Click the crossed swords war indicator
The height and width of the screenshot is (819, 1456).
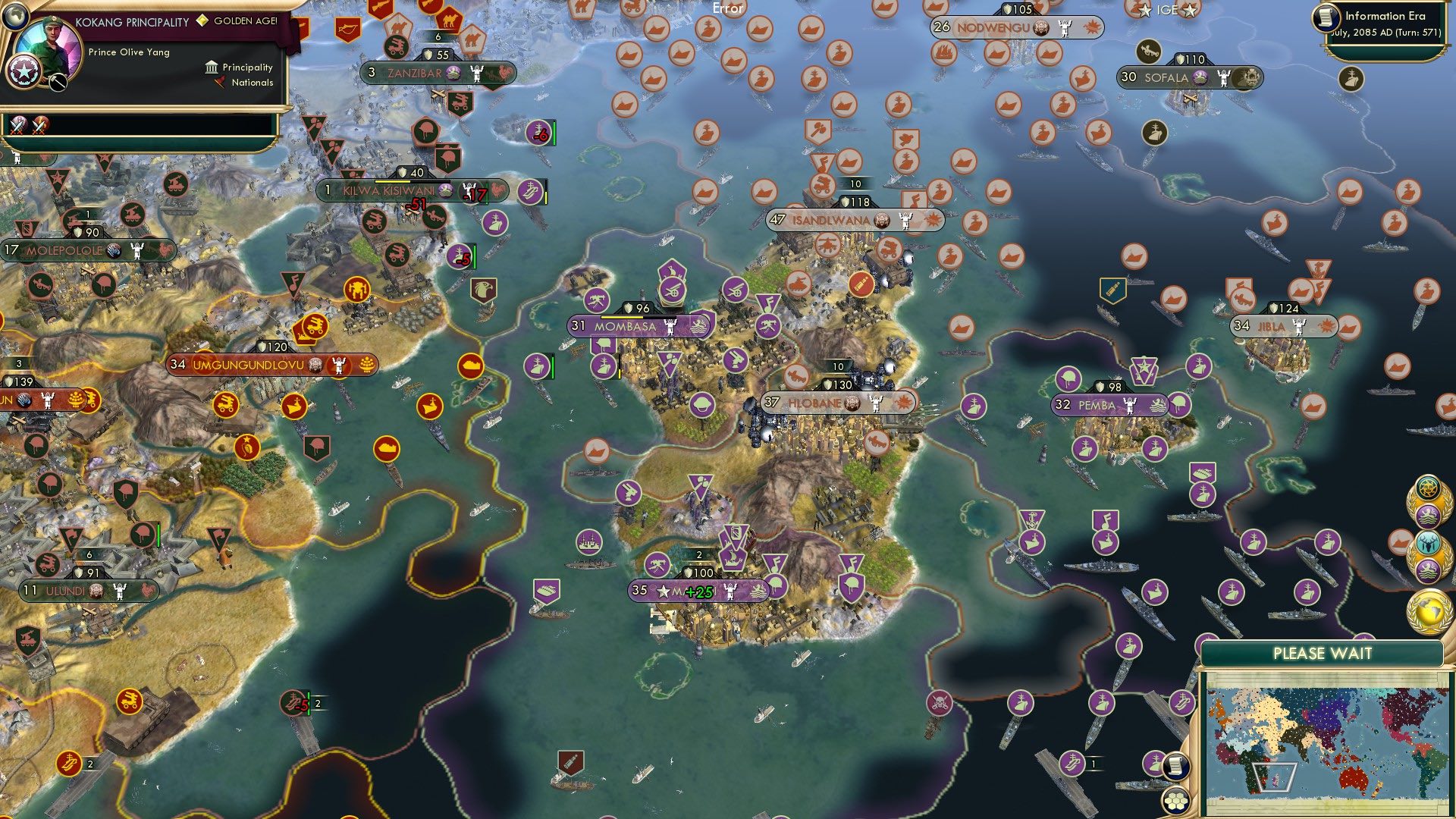(x=19, y=127)
